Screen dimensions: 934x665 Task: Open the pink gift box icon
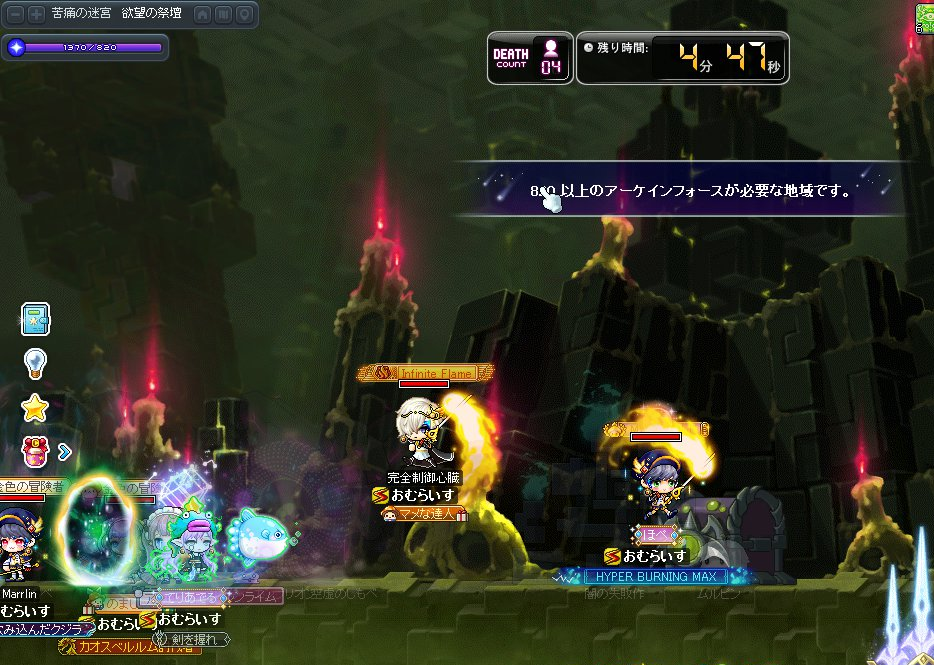(36, 451)
